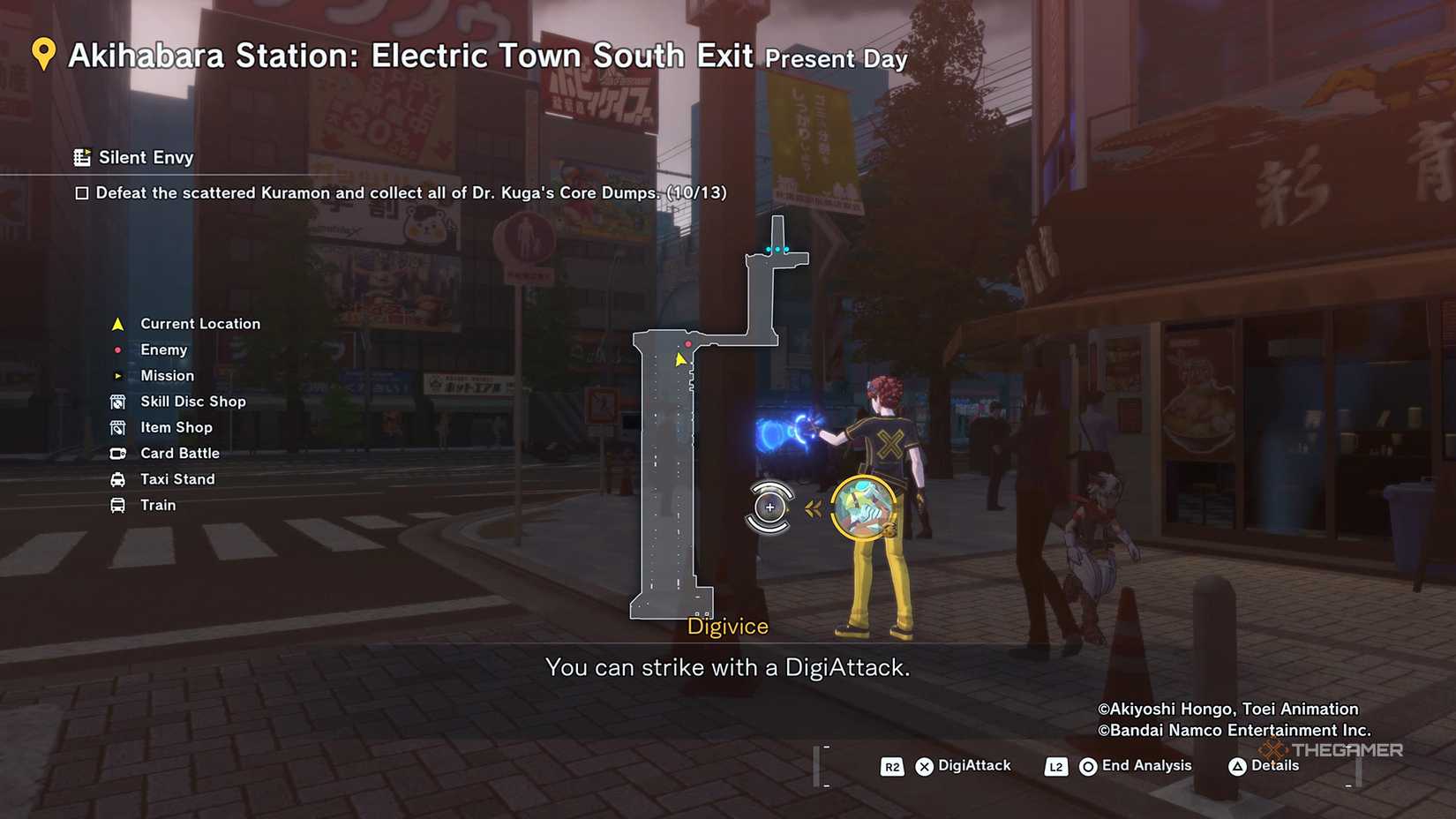This screenshot has width=1456, height=819.
Task: Select the Skill Disc Shop legend icon
Action: click(117, 401)
